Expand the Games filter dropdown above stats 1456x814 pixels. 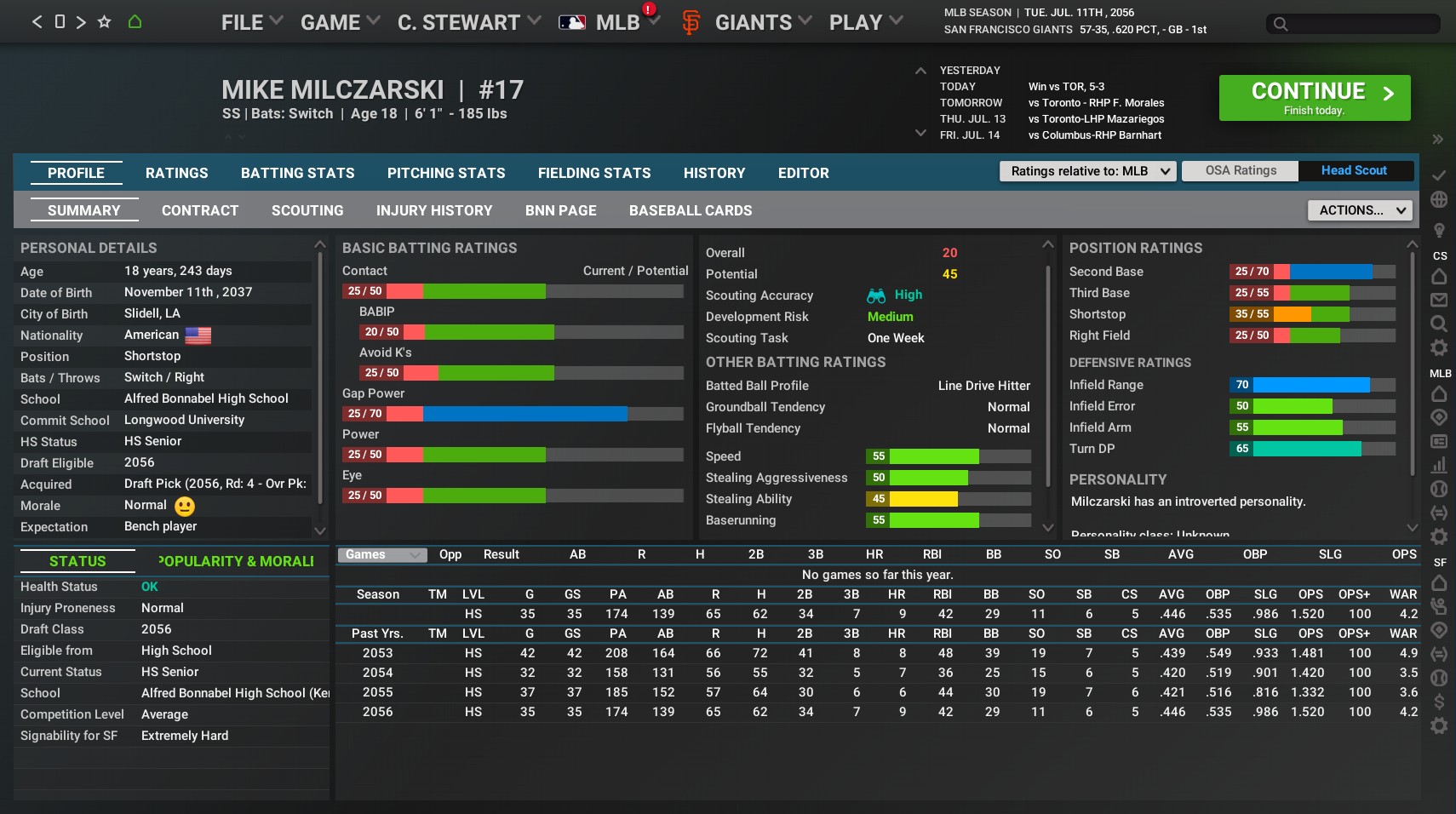pos(381,554)
